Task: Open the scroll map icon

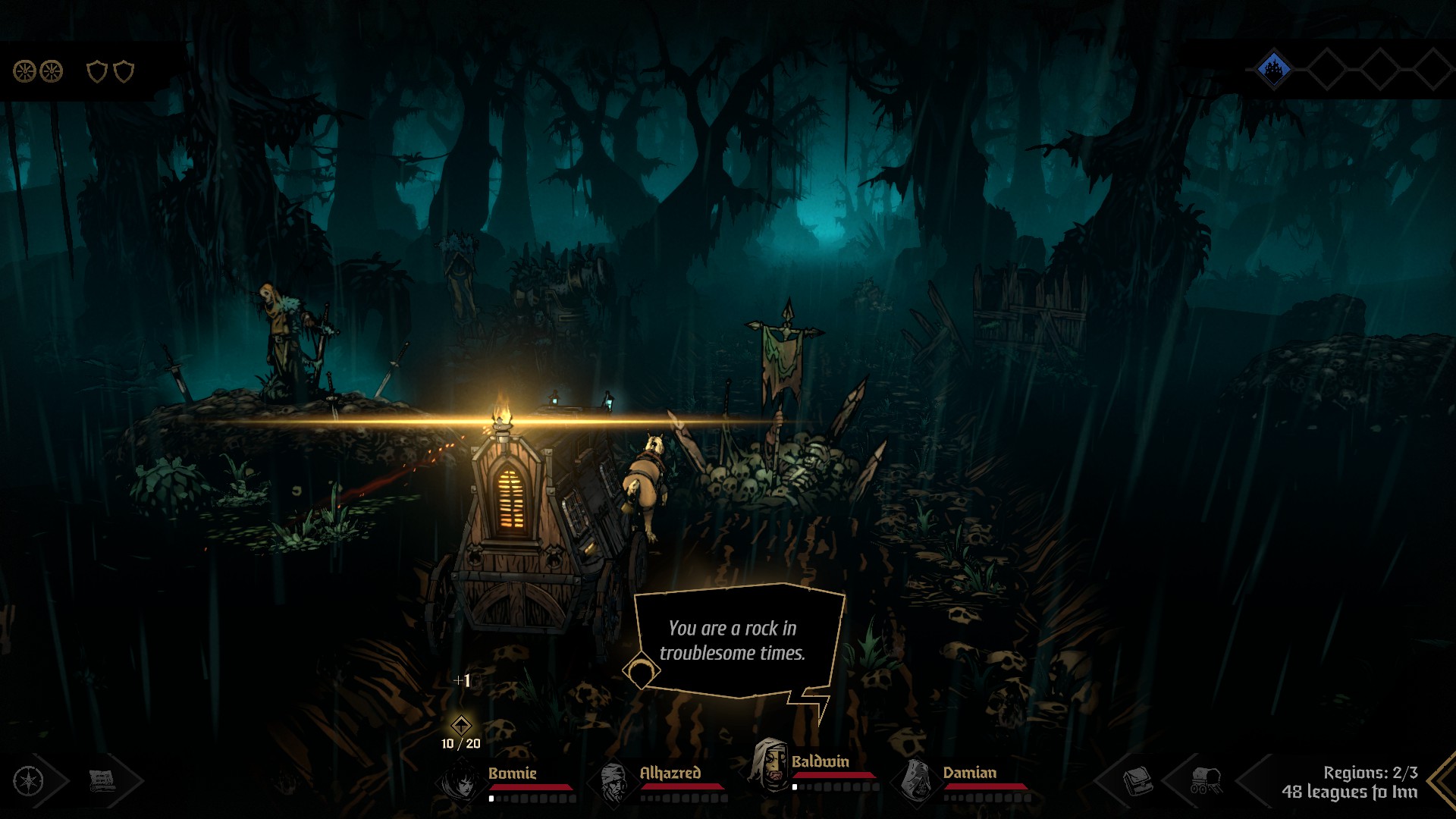Action: click(x=102, y=780)
